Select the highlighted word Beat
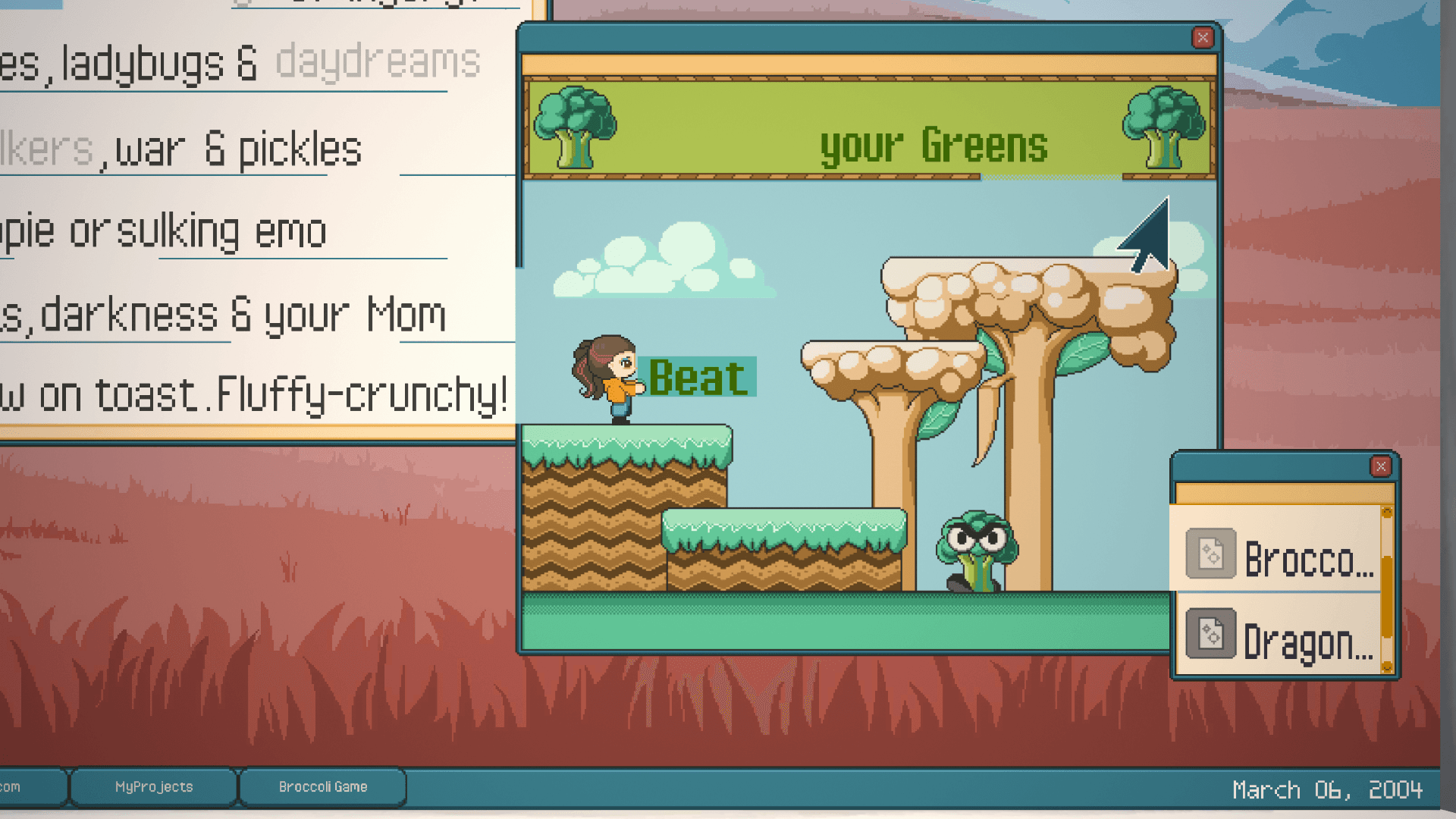This screenshot has height=819, width=1456. 698,378
